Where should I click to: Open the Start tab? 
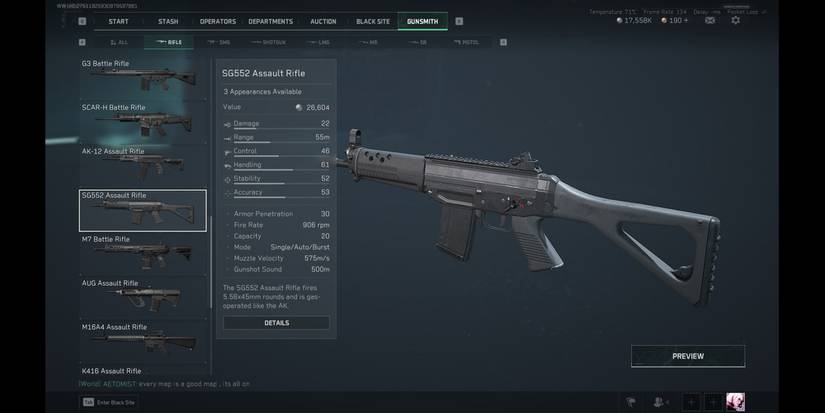tap(118, 21)
